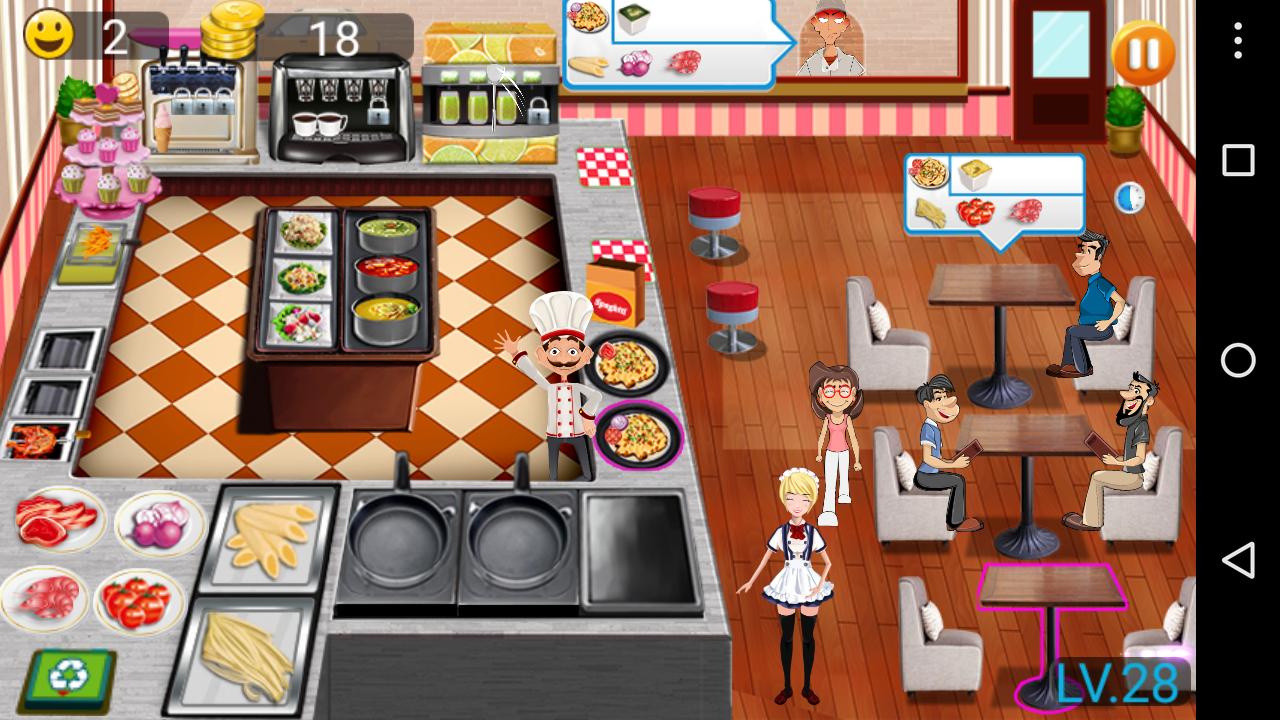Serve the pink-highlighted pizza plate

point(640,434)
